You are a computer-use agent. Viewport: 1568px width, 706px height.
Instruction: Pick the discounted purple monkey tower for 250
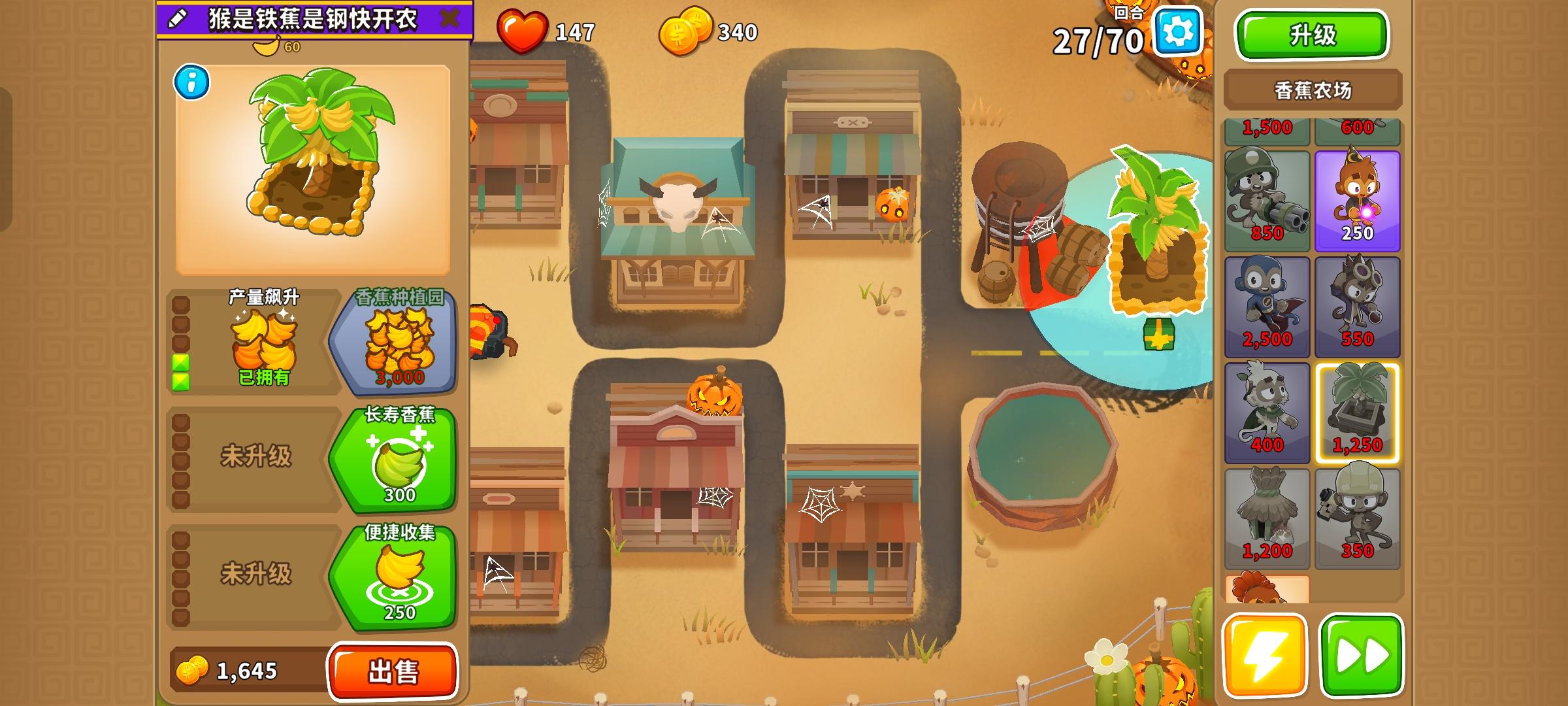click(1358, 196)
